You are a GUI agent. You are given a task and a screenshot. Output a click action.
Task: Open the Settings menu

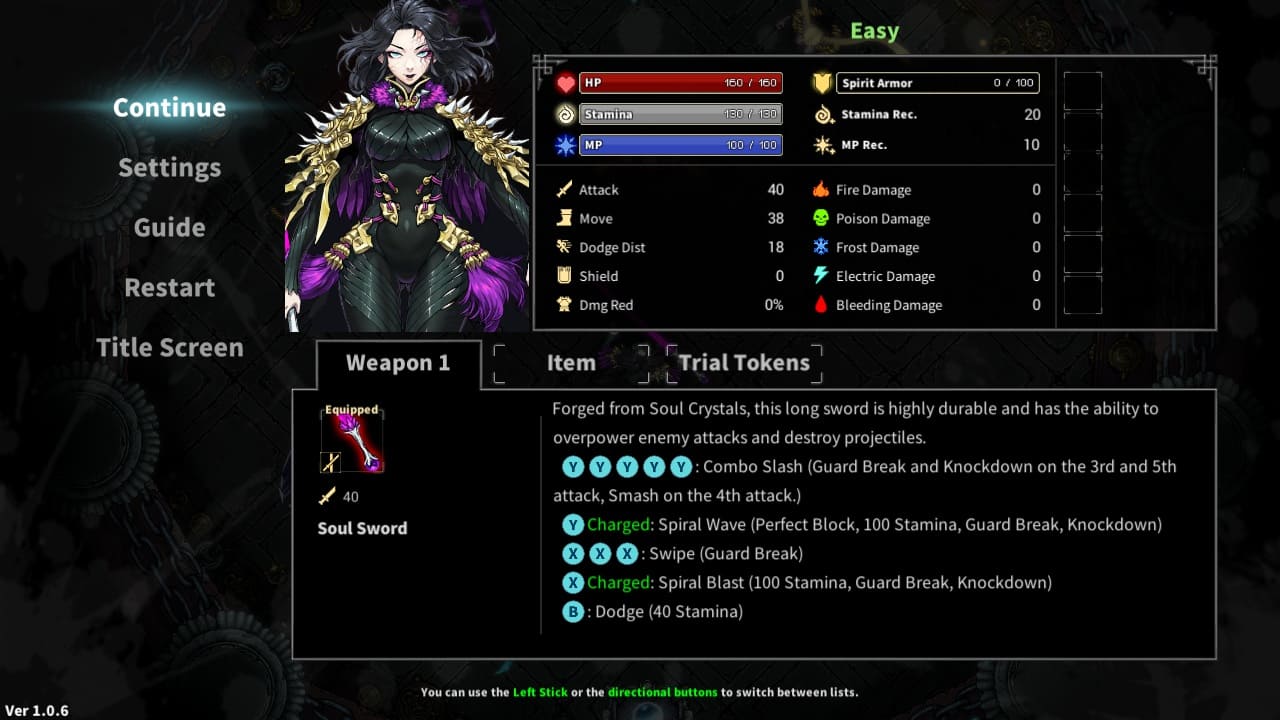(168, 167)
